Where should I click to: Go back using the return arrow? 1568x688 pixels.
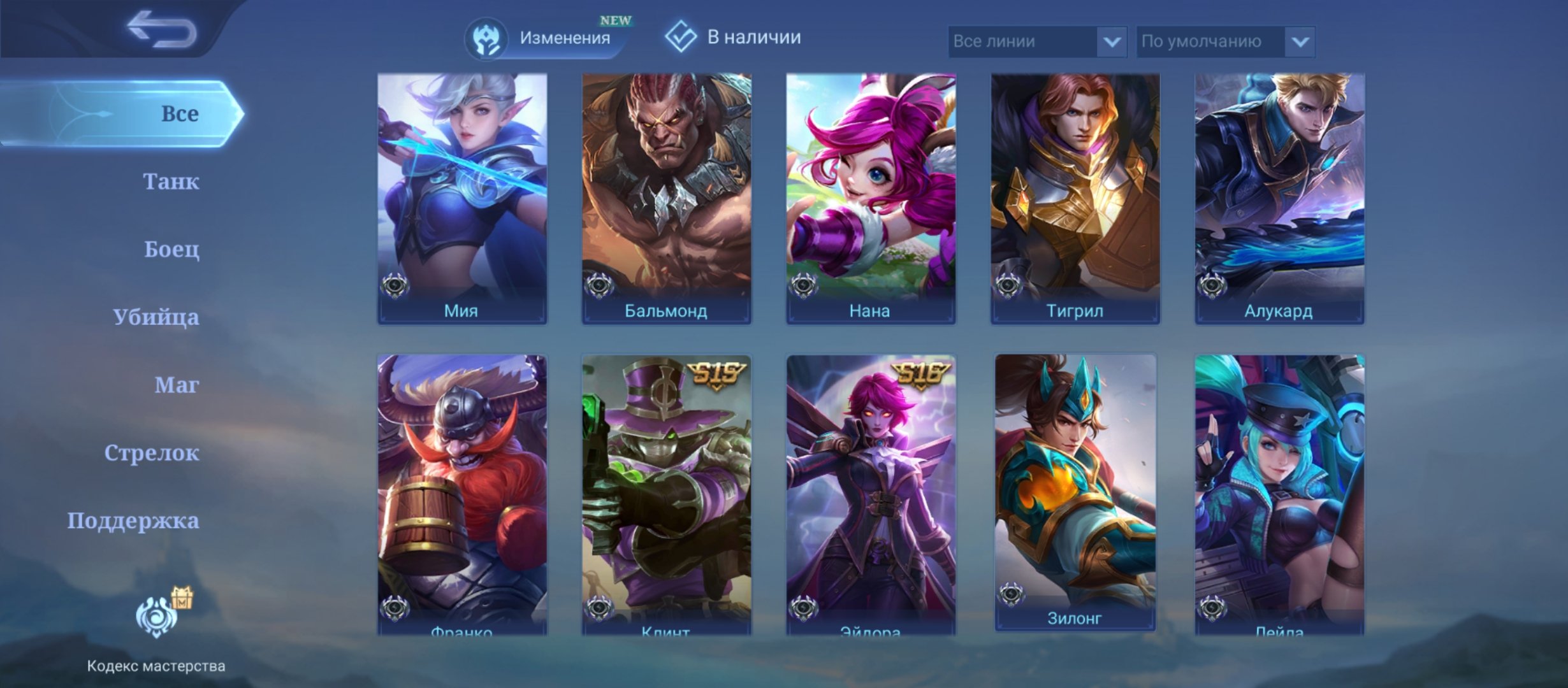(161, 29)
